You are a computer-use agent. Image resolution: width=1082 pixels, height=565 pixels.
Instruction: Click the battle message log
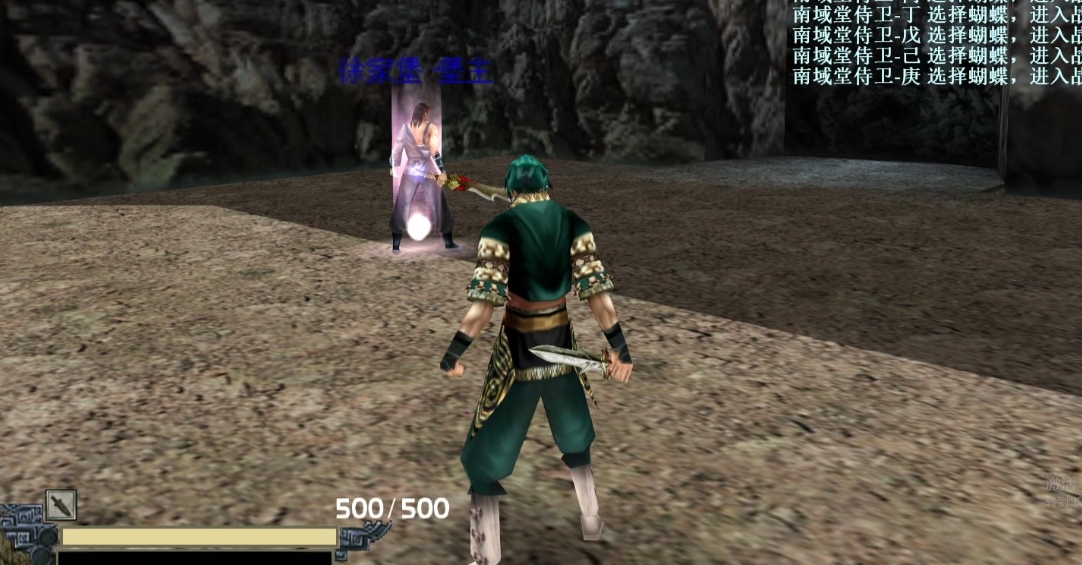[936, 44]
